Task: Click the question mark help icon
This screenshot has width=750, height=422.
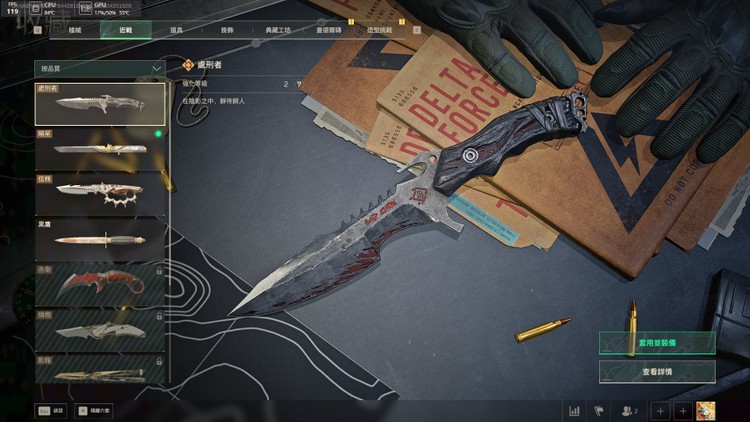Action: click(298, 85)
